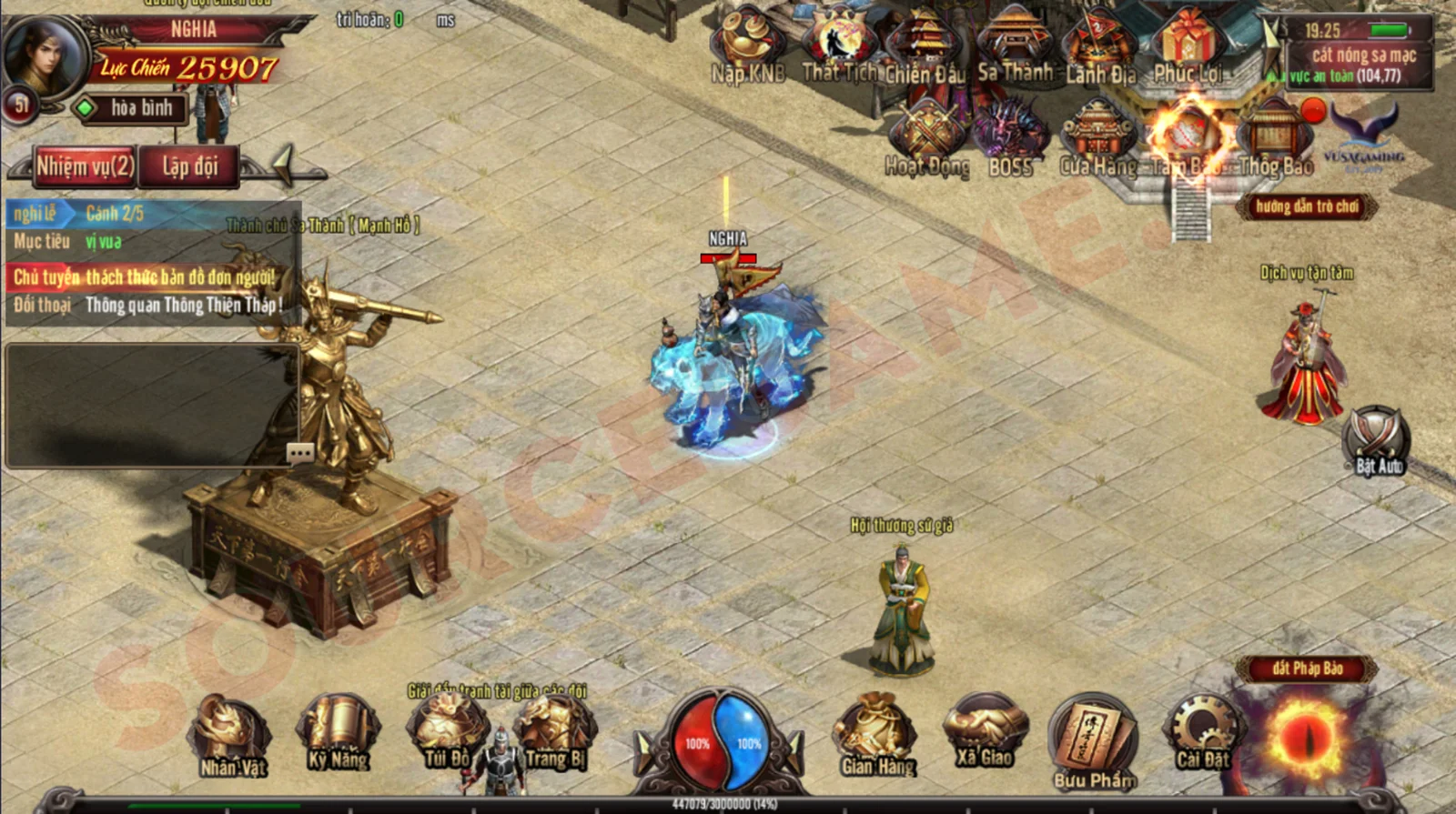Change the hòa bình PK mode
Image resolution: width=1456 pixels, height=814 pixels.
(130, 108)
